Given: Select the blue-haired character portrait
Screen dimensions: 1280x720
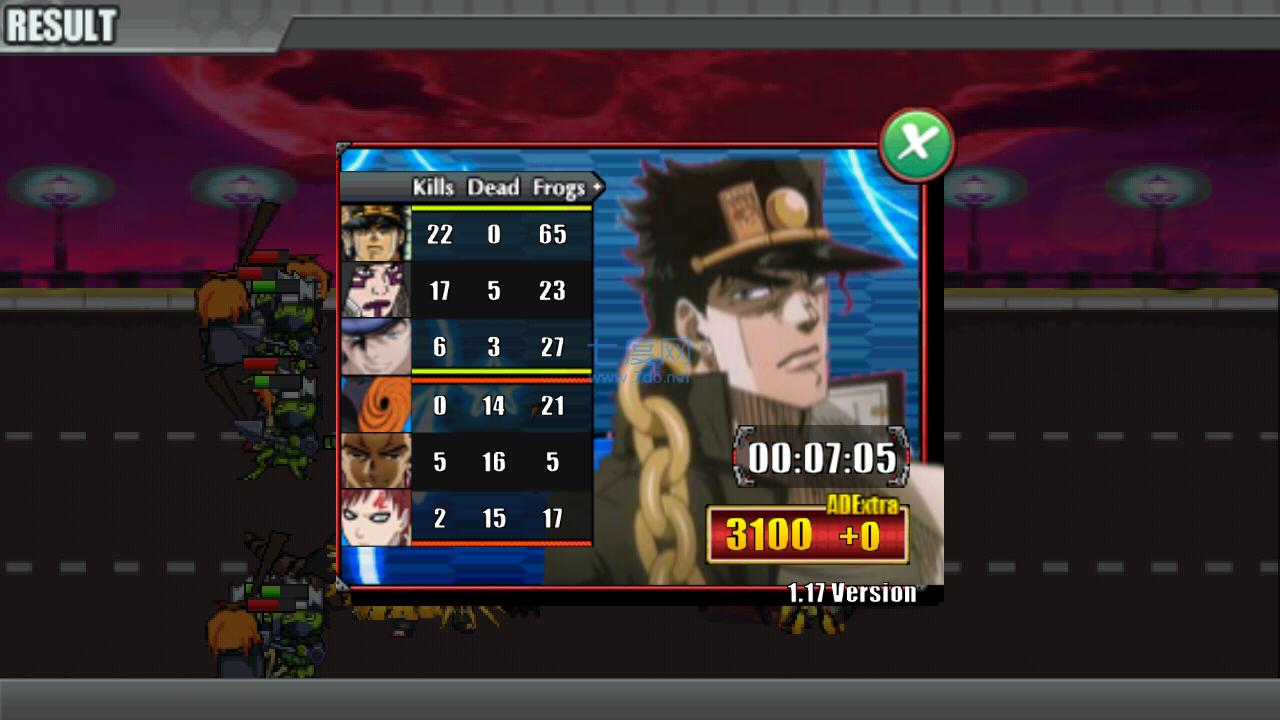Looking at the screenshot, I should [375, 347].
